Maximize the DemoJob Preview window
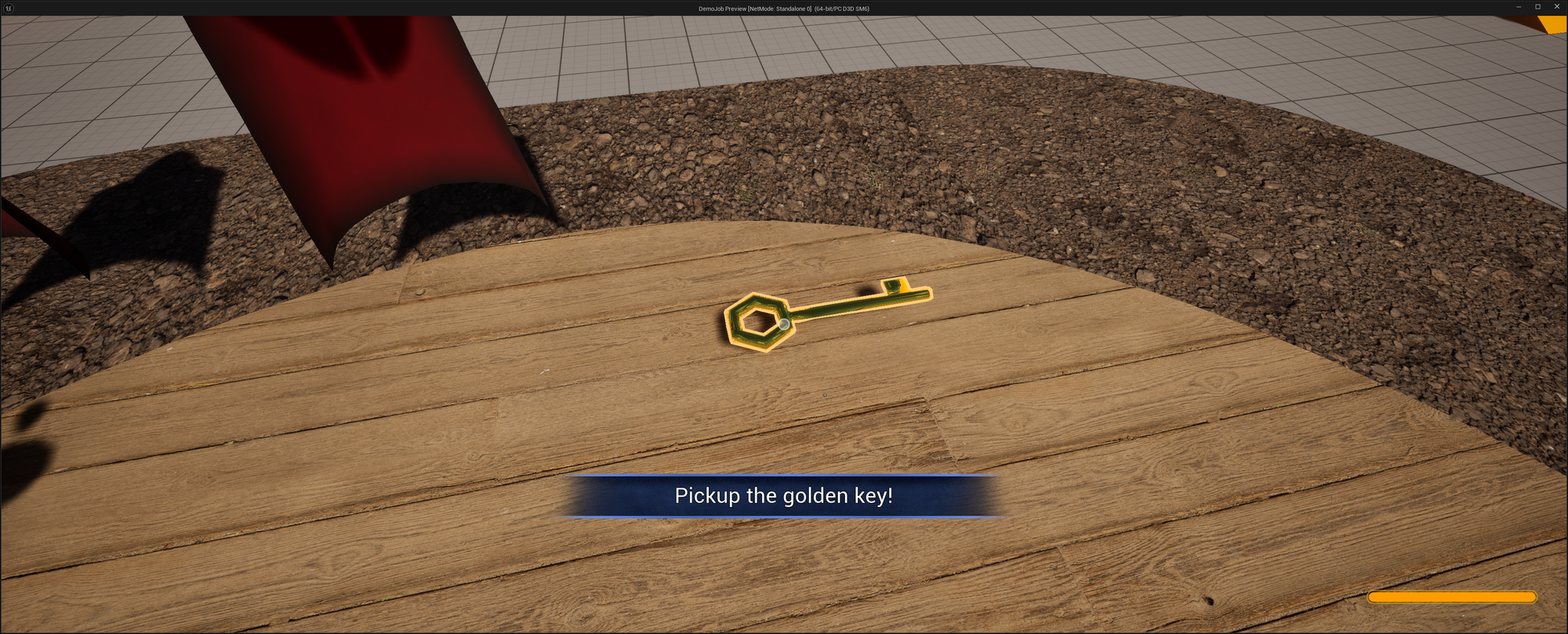This screenshot has height=634, width=1568. pyautogui.click(x=1540, y=6)
